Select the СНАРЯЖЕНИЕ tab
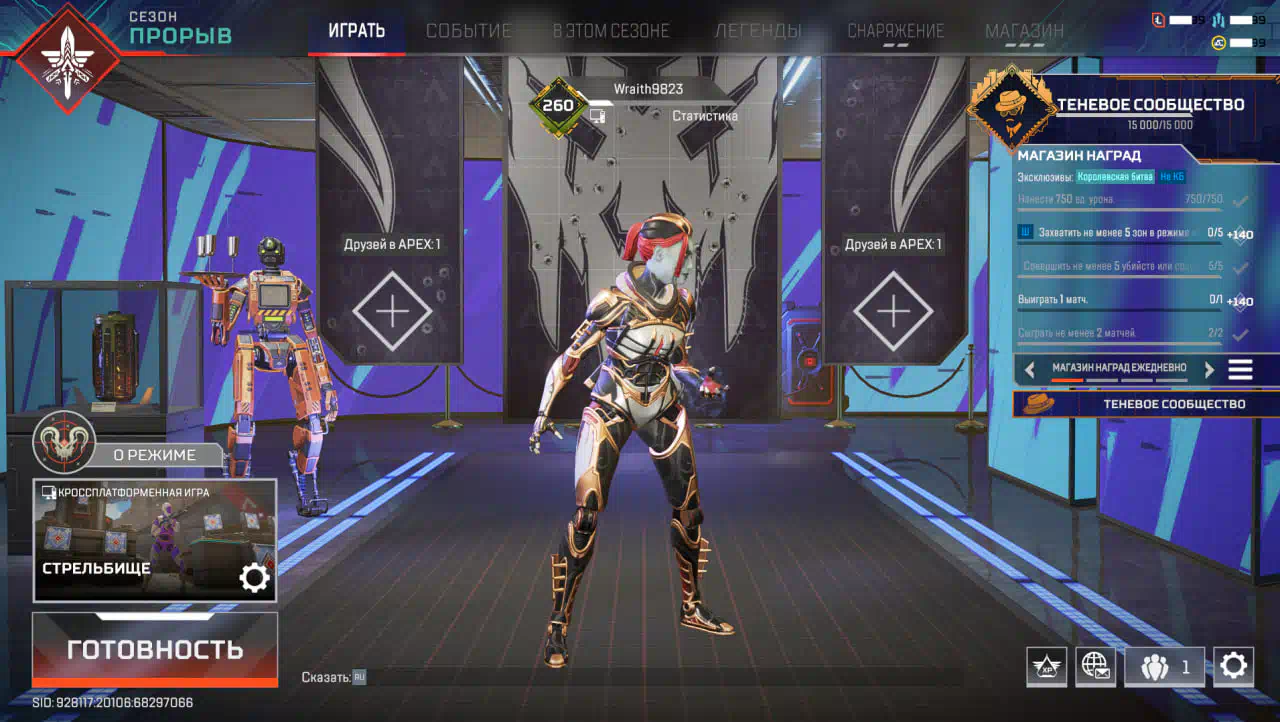This screenshot has width=1280, height=722. (x=895, y=31)
